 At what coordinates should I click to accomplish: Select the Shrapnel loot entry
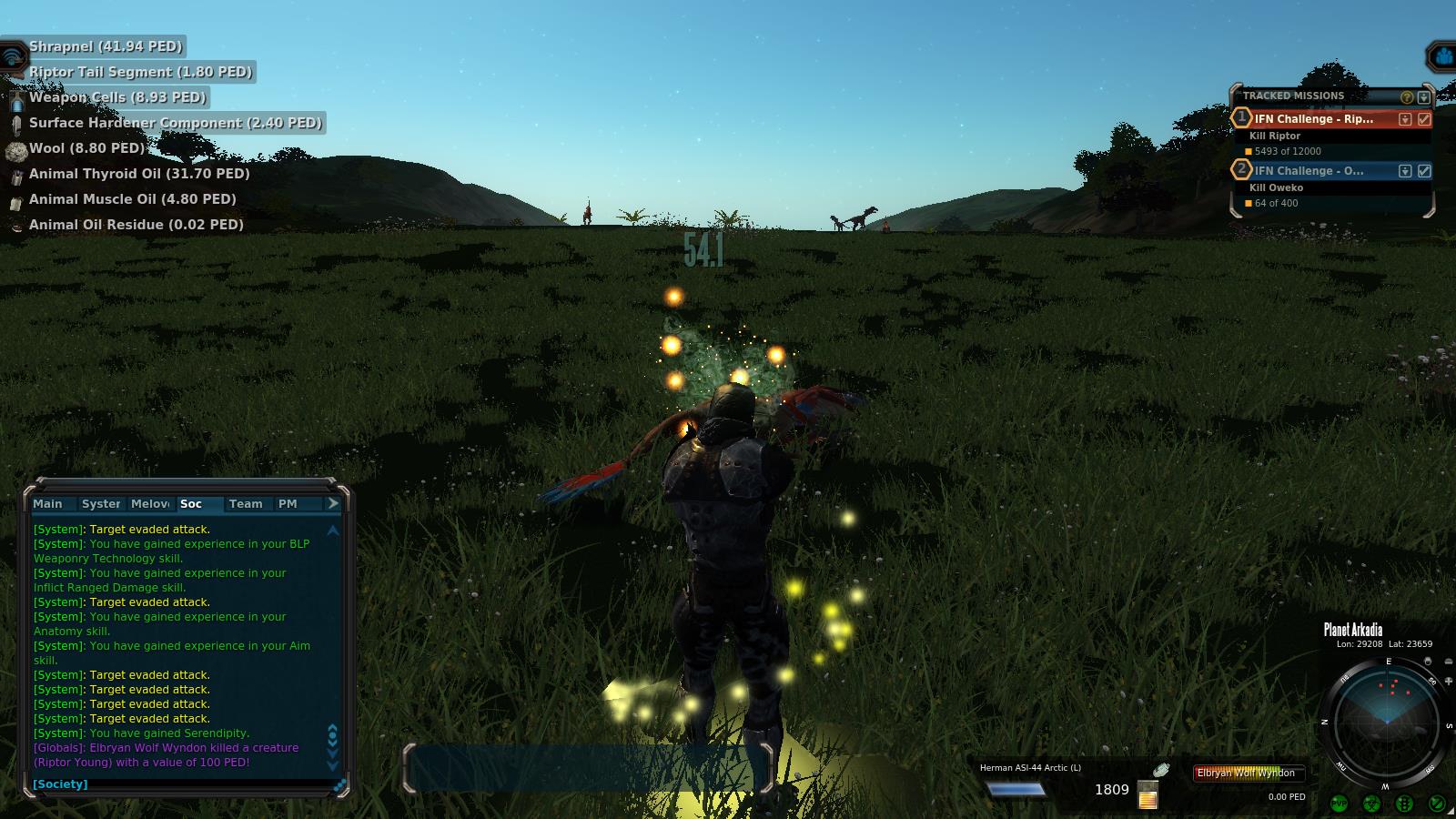click(106, 46)
